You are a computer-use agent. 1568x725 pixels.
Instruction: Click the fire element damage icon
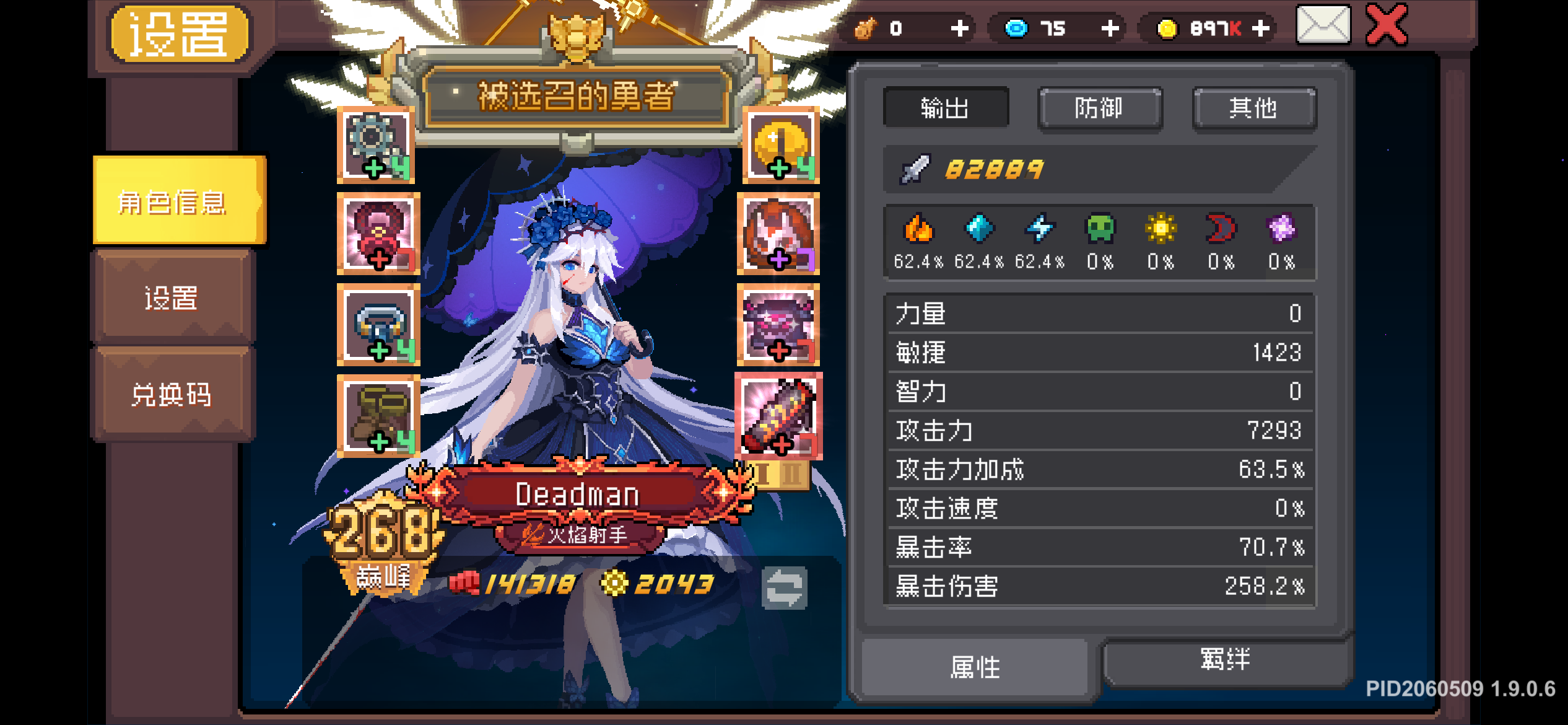920,231
